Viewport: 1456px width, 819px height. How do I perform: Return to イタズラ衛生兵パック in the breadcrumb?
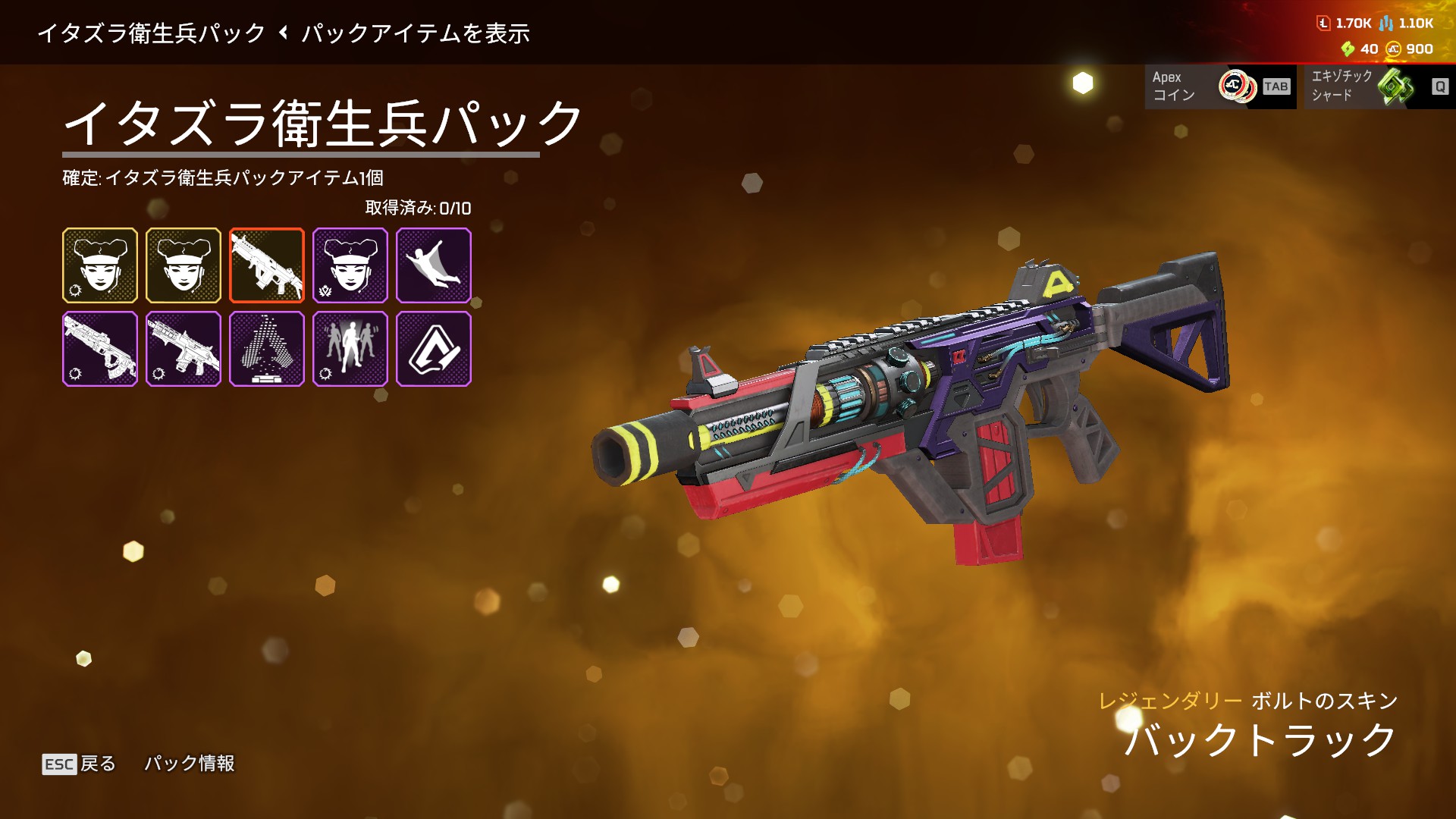(152, 33)
